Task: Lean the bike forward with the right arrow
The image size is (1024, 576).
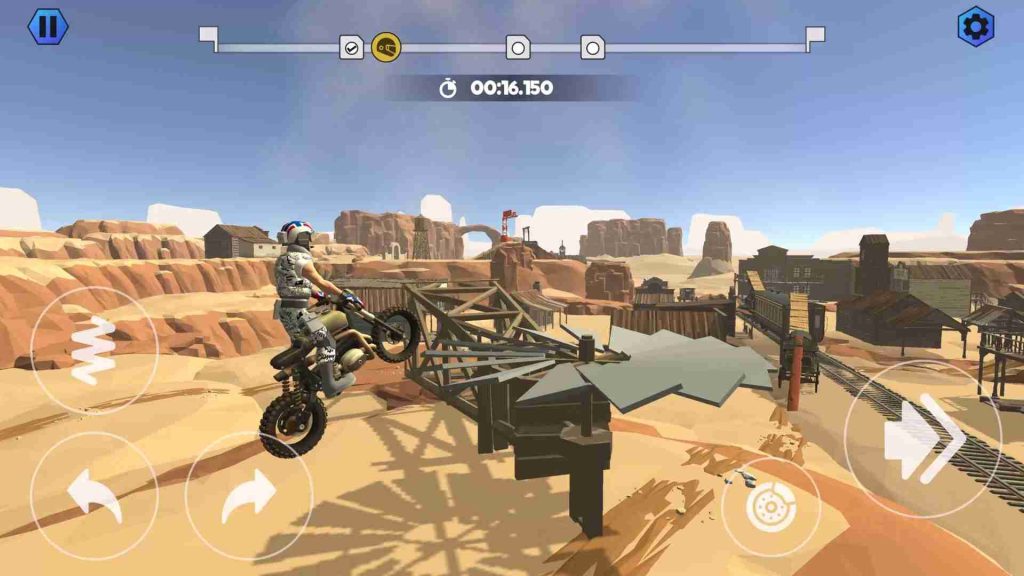Action: click(x=249, y=495)
